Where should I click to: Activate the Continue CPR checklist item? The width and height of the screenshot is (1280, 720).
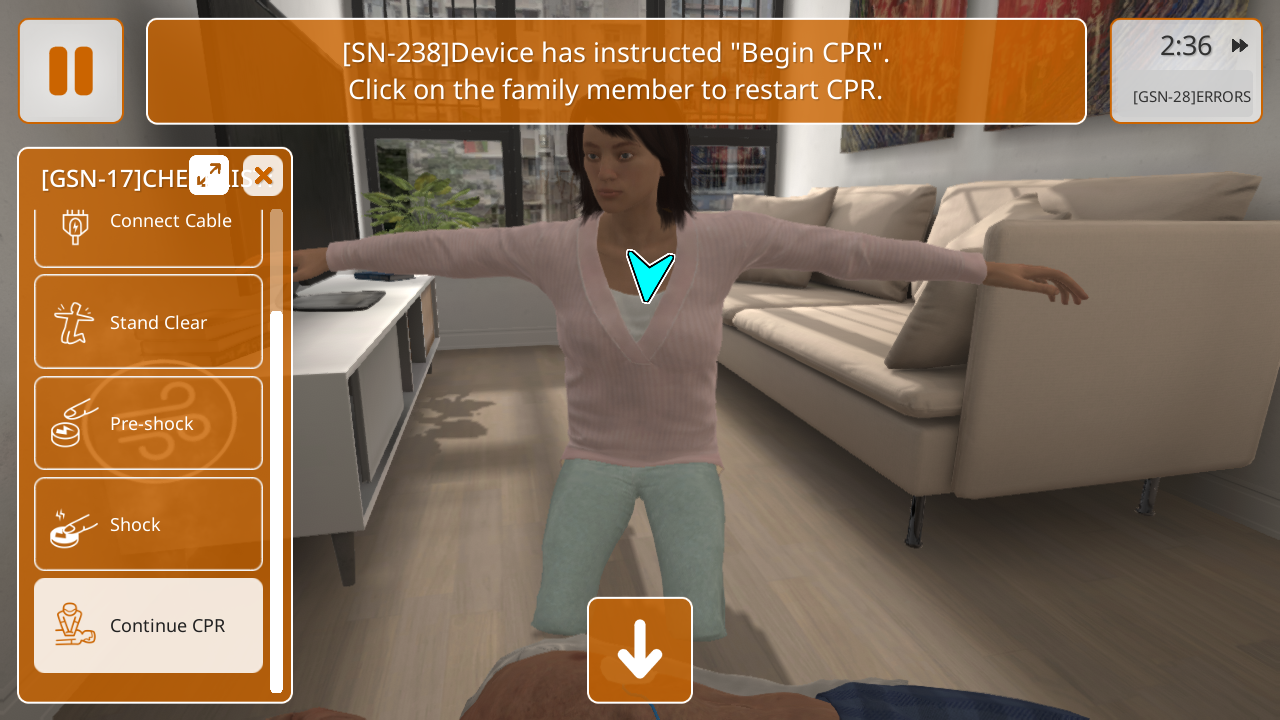(x=149, y=625)
